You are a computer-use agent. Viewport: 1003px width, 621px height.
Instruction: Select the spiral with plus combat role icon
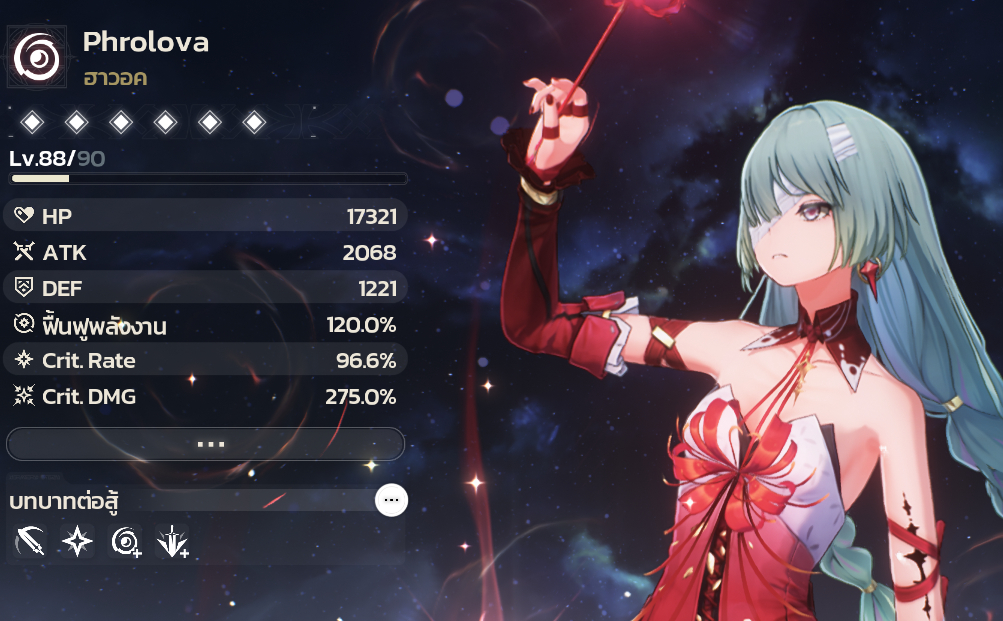pyautogui.click(x=126, y=542)
